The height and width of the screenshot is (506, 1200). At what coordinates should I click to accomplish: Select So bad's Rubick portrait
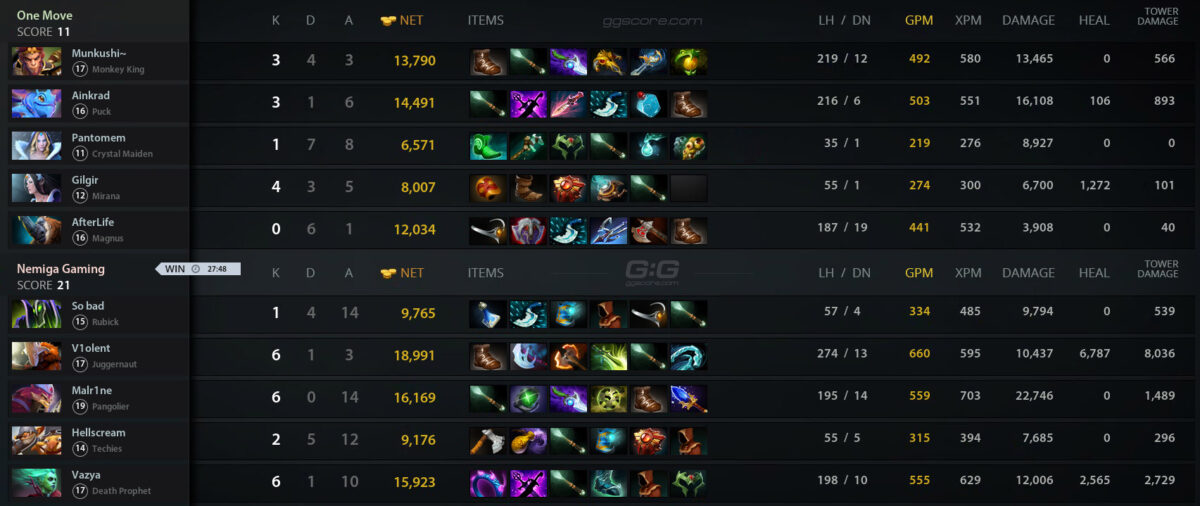(x=37, y=314)
